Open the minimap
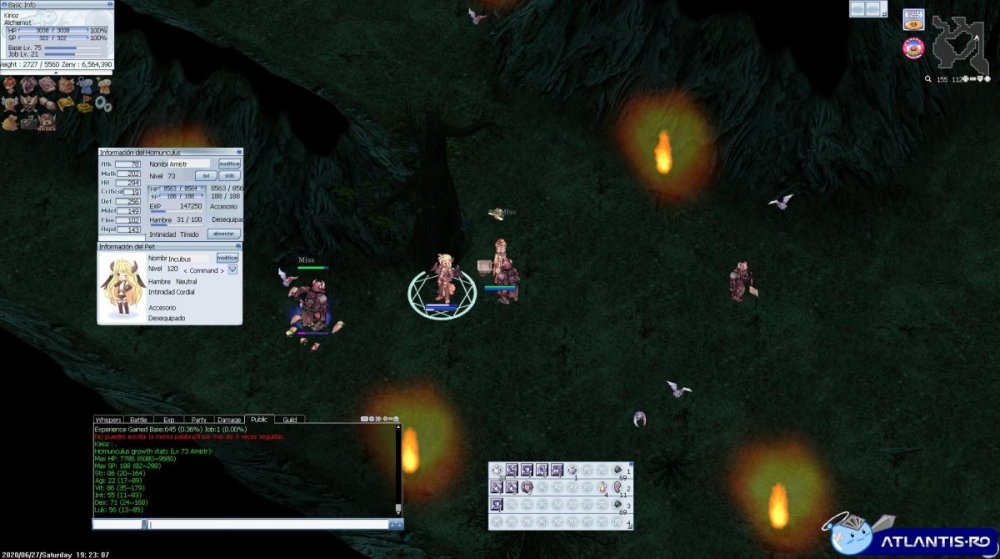Screen dimensions: 1000x559 [959, 40]
